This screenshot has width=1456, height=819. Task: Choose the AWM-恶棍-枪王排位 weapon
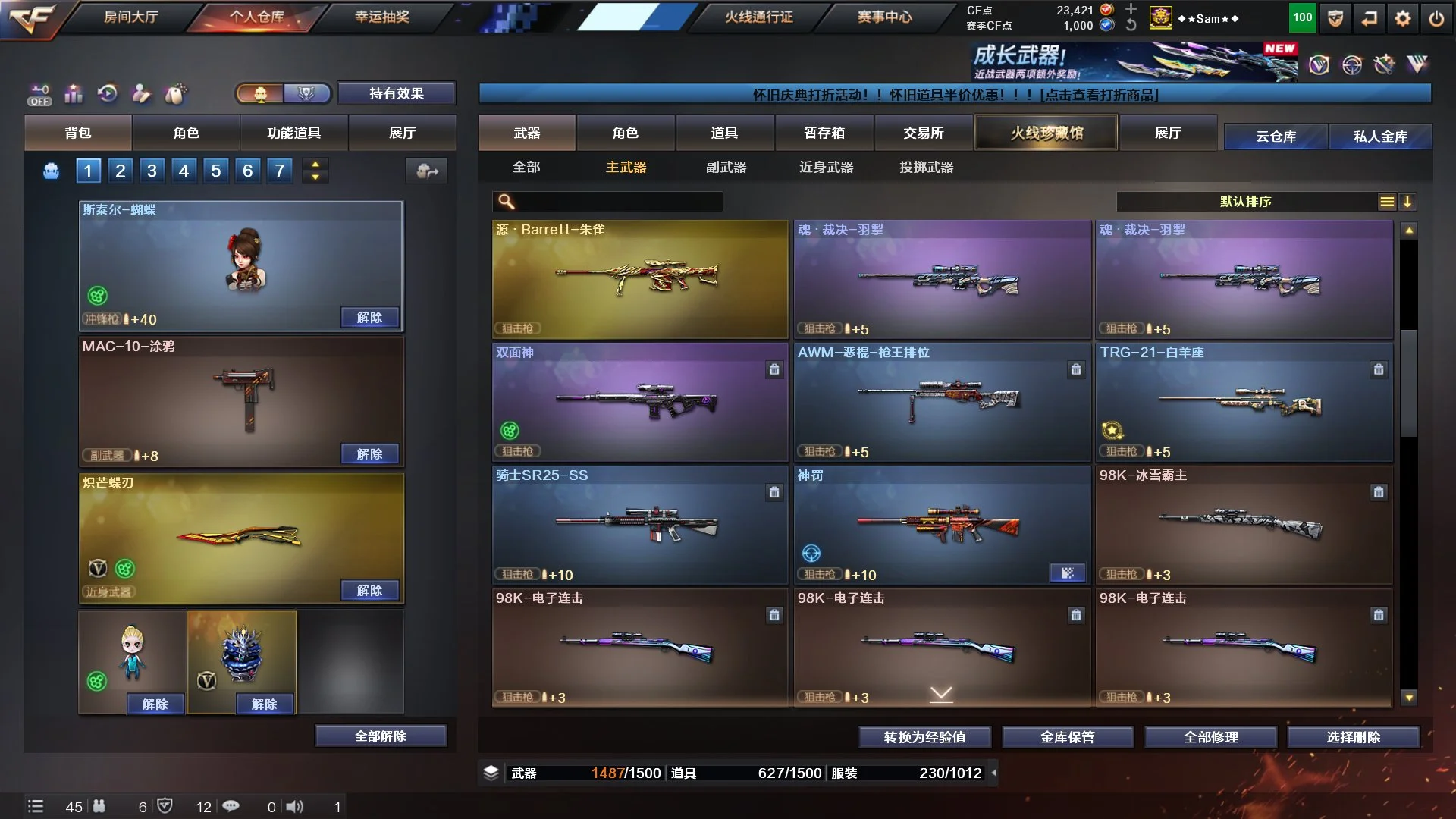click(941, 402)
